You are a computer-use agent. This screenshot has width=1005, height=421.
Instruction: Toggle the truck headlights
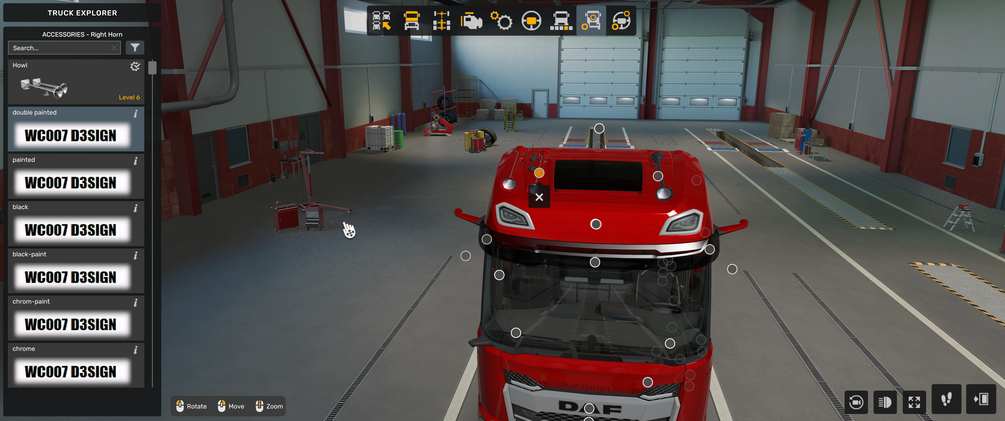pyautogui.click(x=884, y=402)
